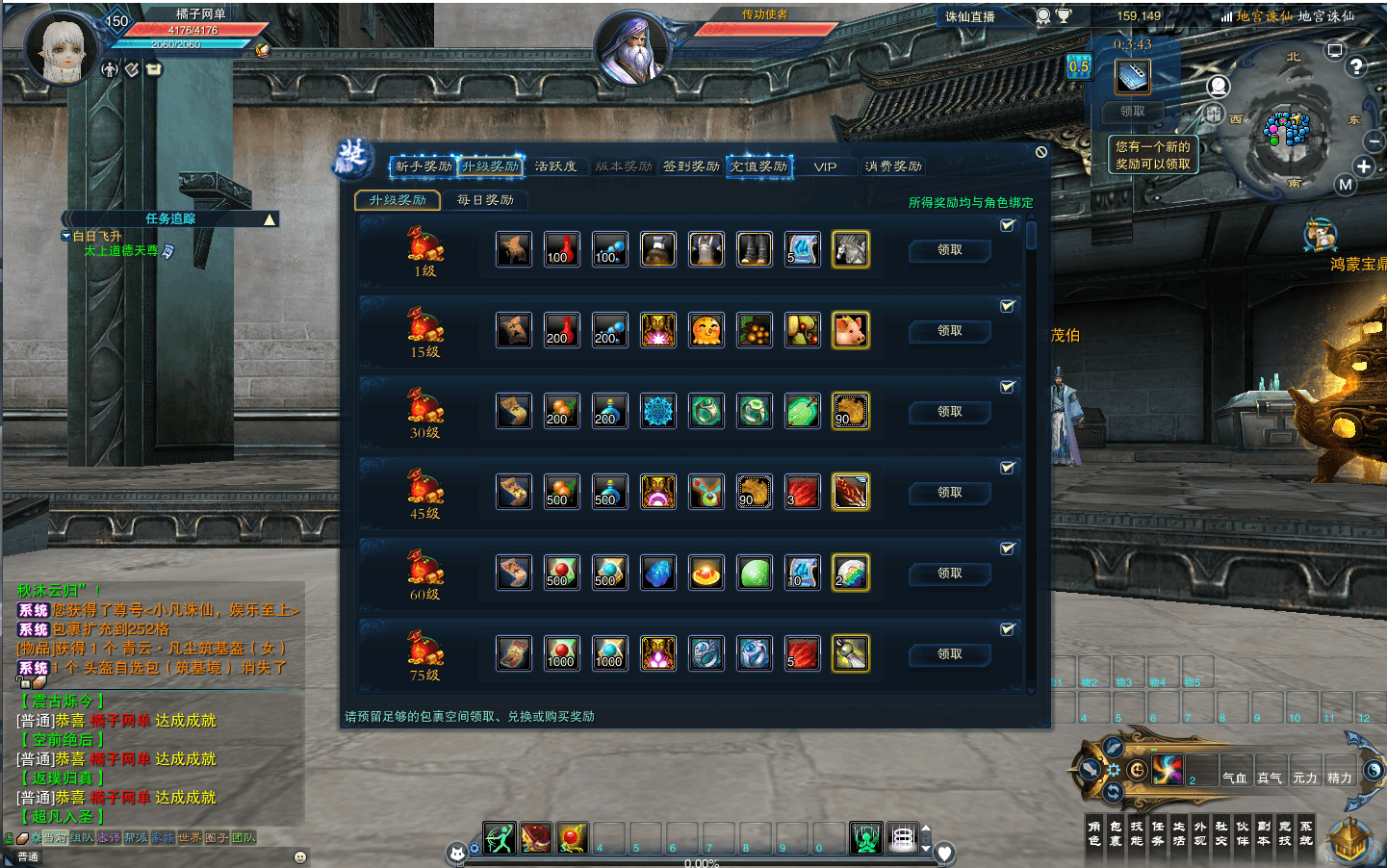Select the 签到奖励 tab
Viewport: 1387px width, 868px height.
tap(691, 166)
